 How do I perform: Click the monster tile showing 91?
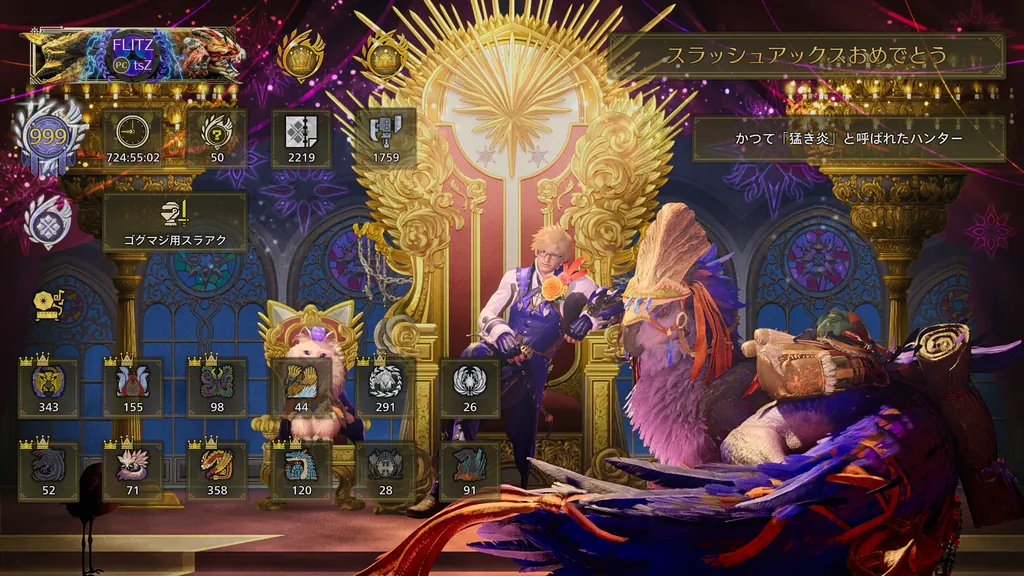coord(469,471)
